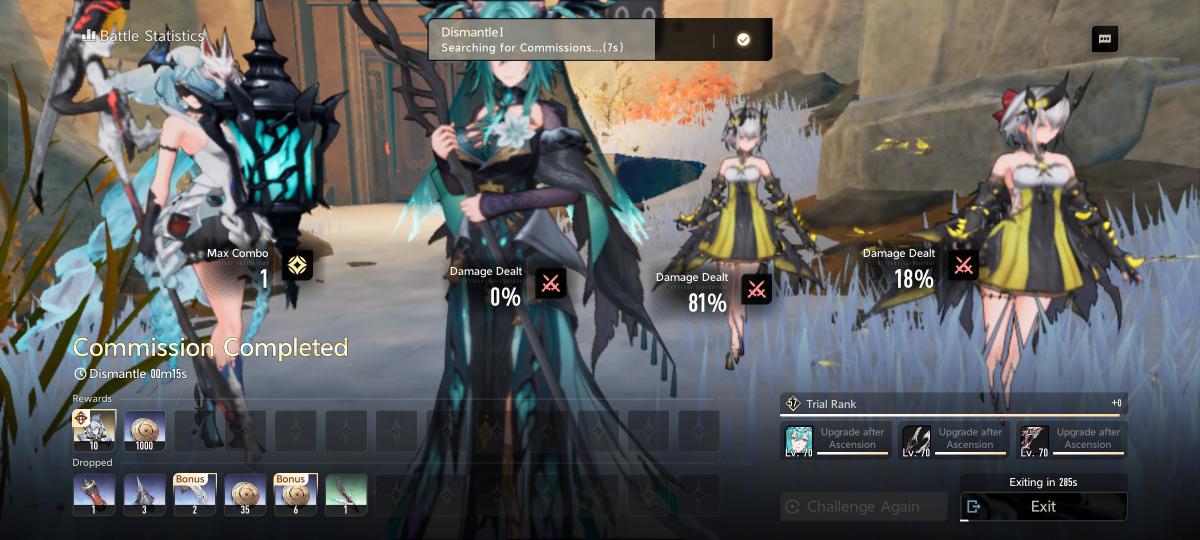
Task: View the 1000 coin reward
Action: (144, 430)
